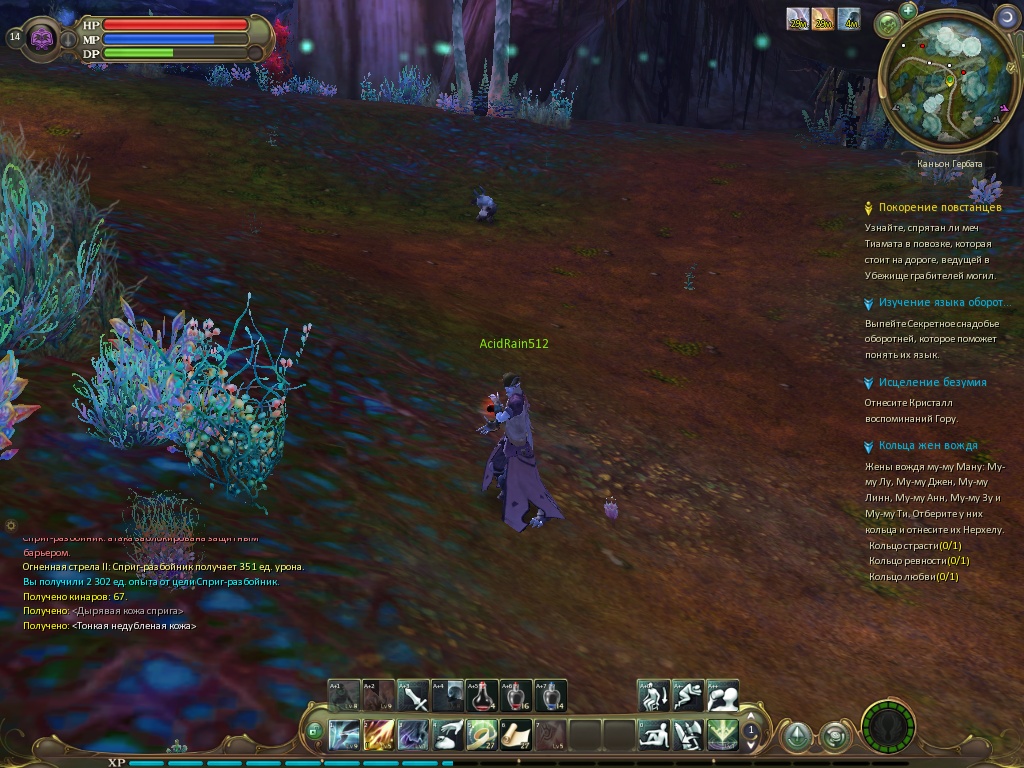
Task: Use the sword icon in the upper hotbar
Action: (413, 695)
